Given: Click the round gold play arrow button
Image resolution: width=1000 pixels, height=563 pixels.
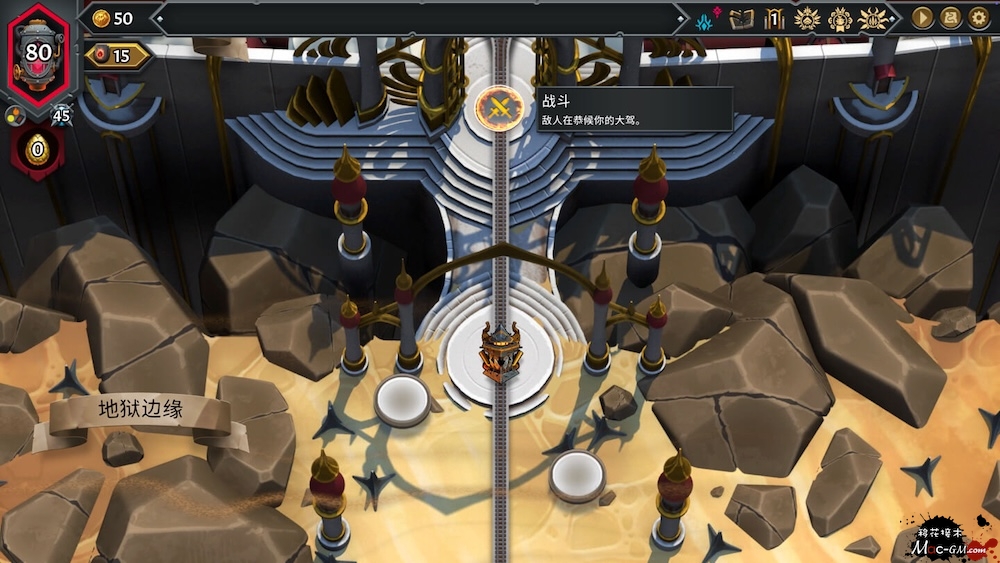Looking at the screenshot, I should click(923, 18).
